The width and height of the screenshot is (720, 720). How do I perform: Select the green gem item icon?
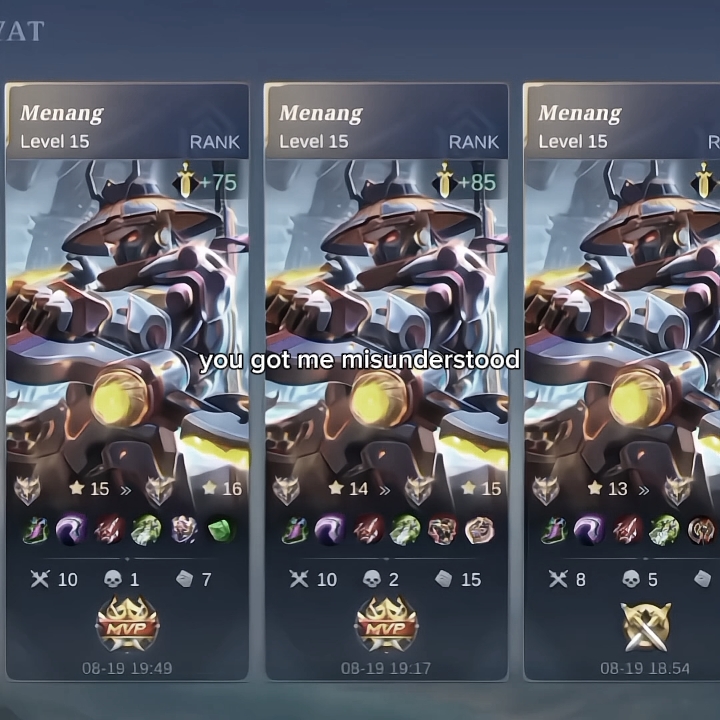tap(221, 530)
